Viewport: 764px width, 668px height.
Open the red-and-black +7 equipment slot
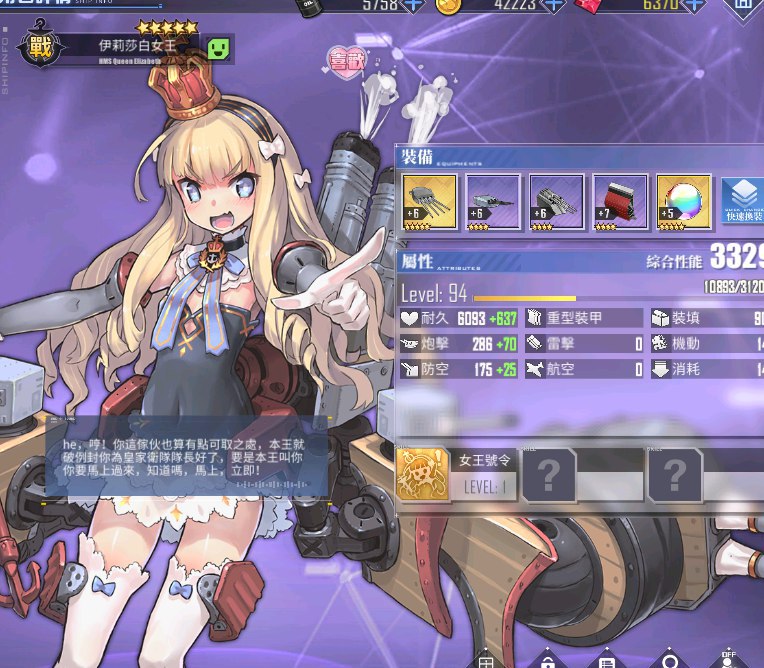pyautogui.click(x=621, y=202)
